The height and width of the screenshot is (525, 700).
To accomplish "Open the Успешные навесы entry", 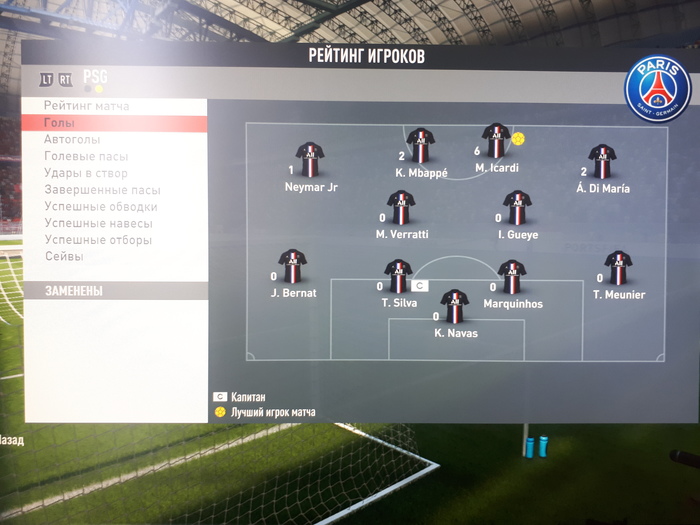I will (98, 224).
